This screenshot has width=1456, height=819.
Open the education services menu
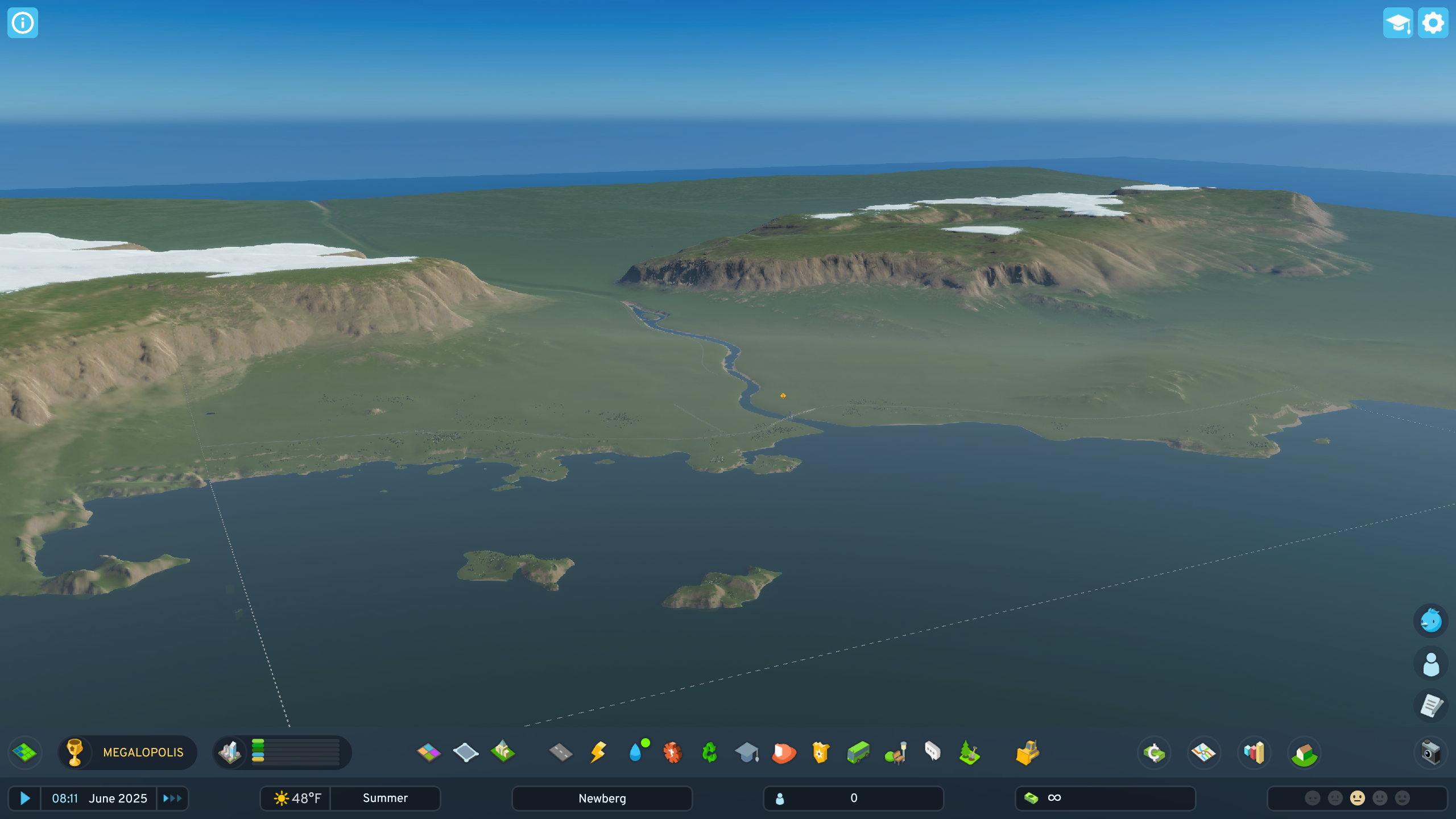pos(747,752)
